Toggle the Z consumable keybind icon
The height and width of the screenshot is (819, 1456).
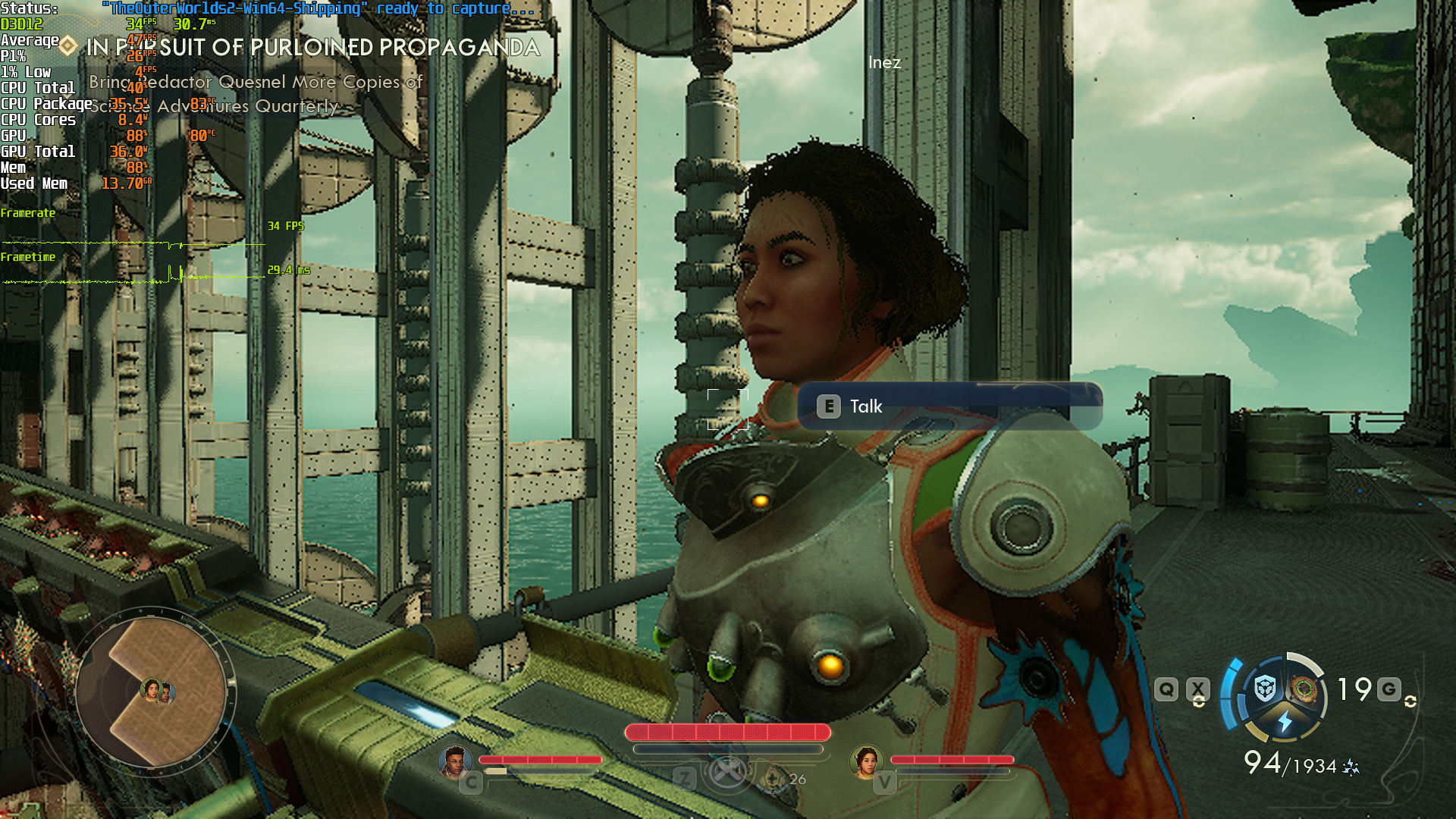pos(685,779)
